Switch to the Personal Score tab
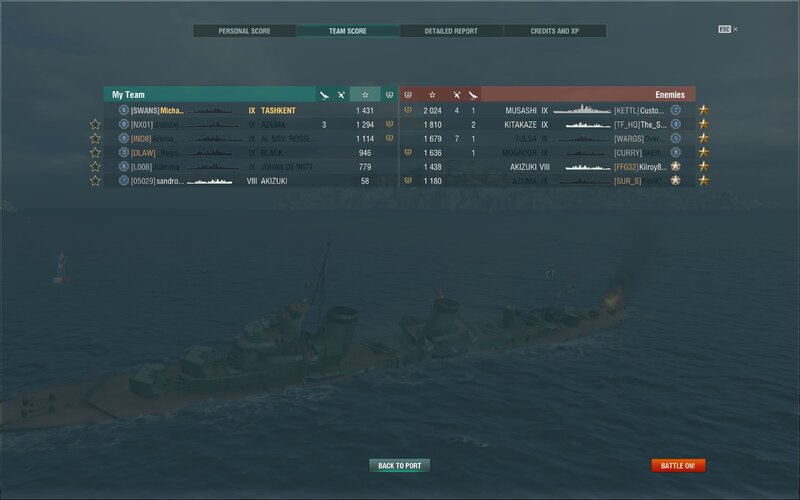 click(x=245, y=31)
